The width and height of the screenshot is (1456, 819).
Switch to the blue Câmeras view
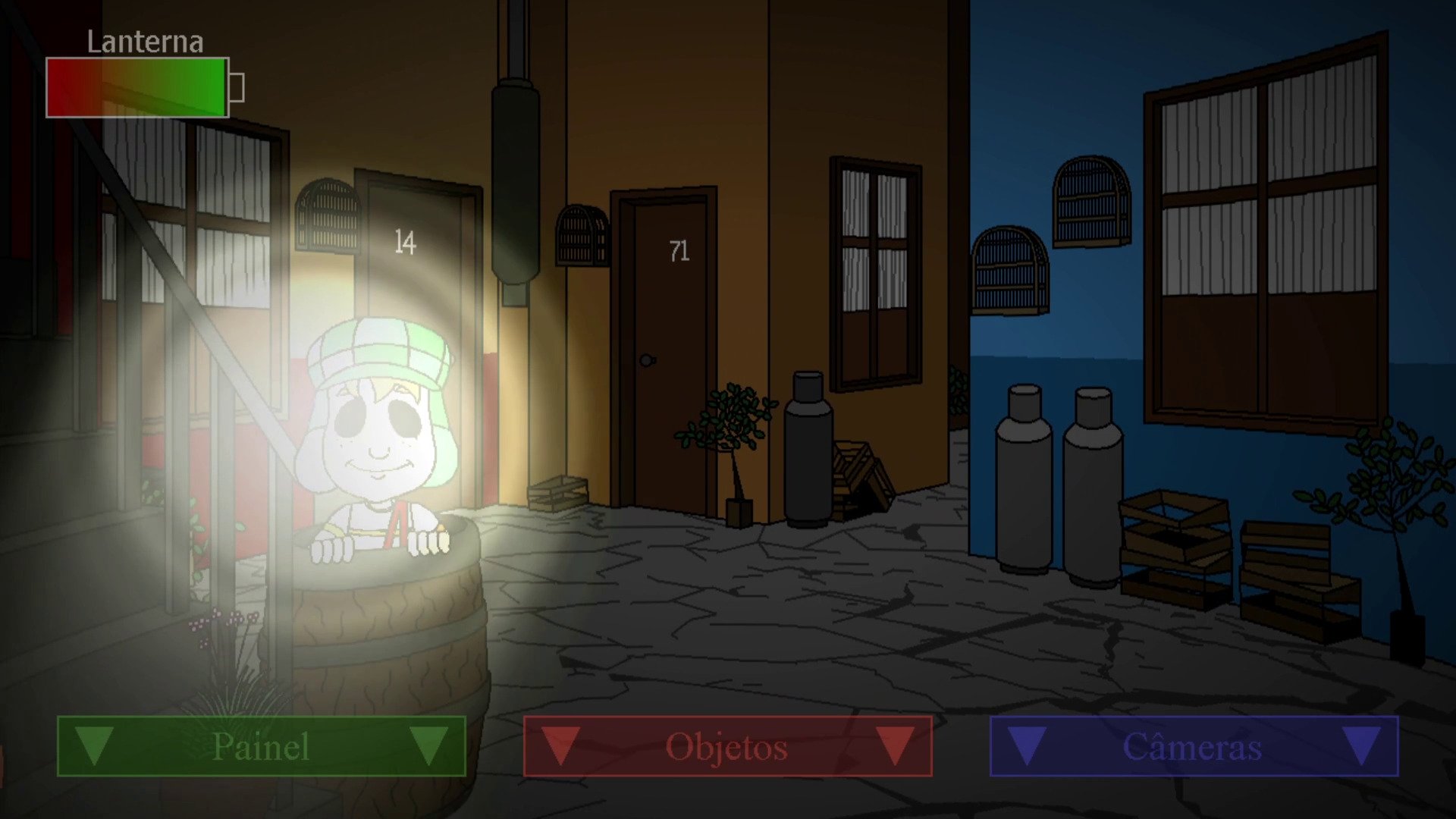[1194, 746]
